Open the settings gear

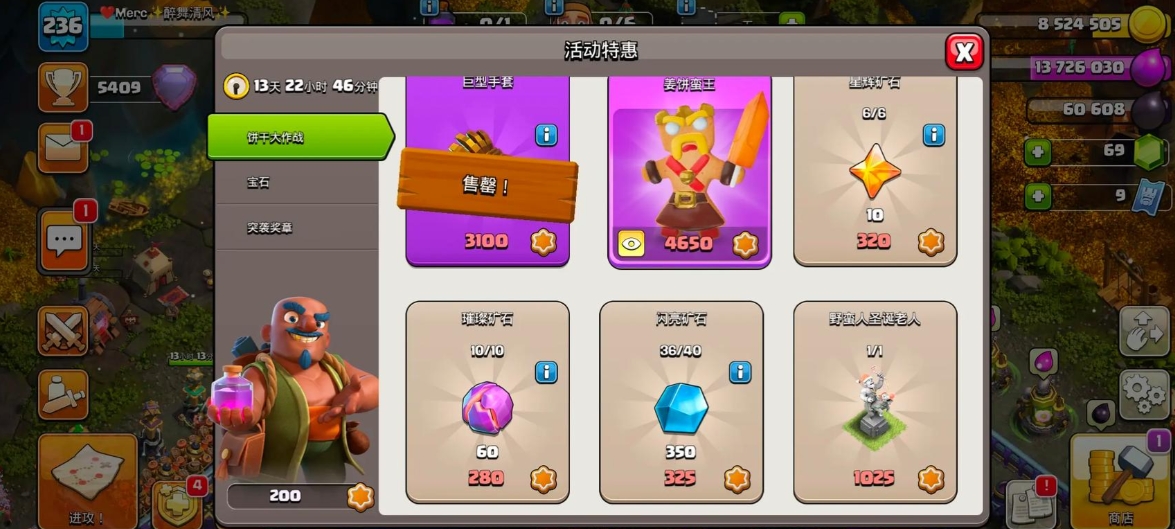pyautogui.click(x=1145, y=391)
